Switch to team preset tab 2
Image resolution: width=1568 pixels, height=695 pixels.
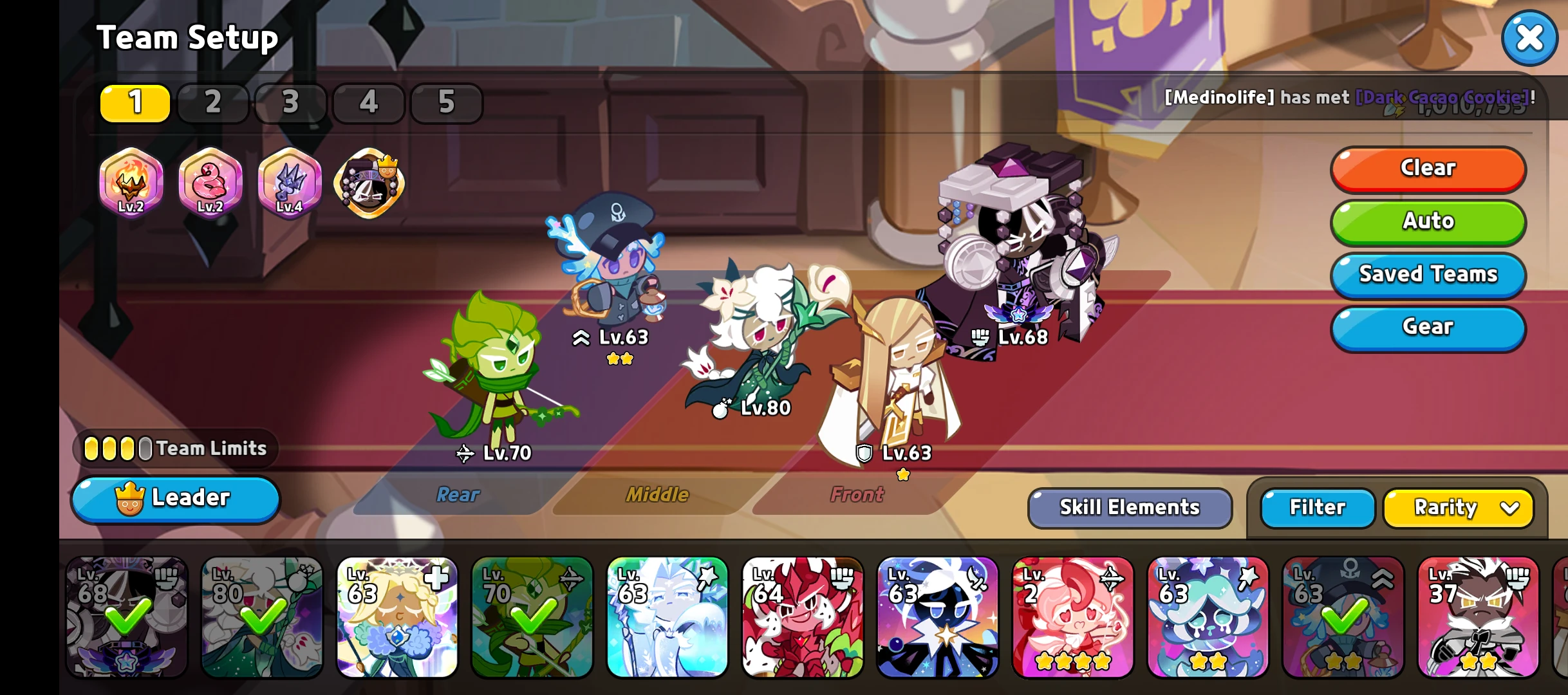pos(212,103)
